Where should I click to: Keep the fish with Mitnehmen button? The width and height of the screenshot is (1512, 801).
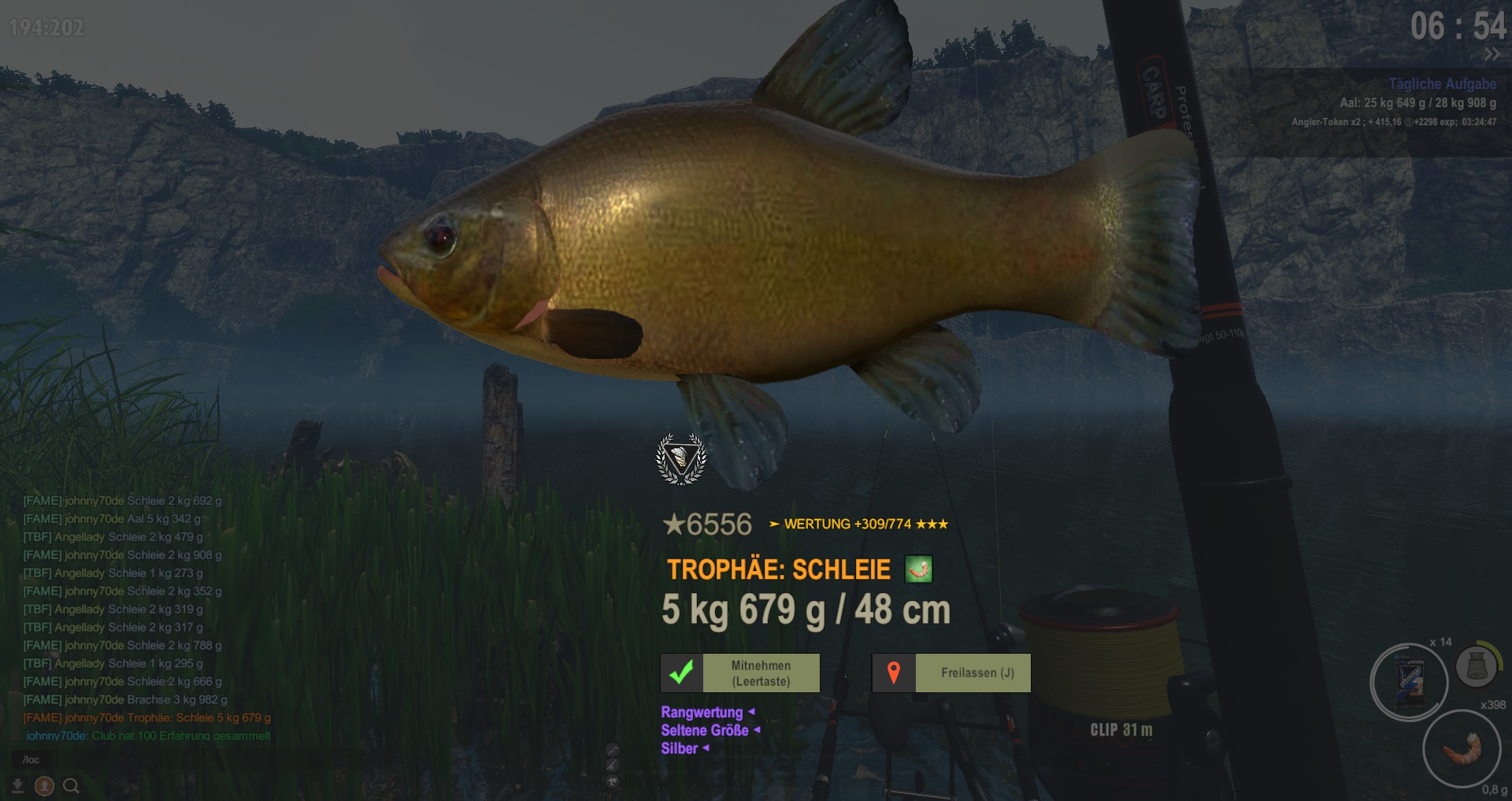pos(740,673)
